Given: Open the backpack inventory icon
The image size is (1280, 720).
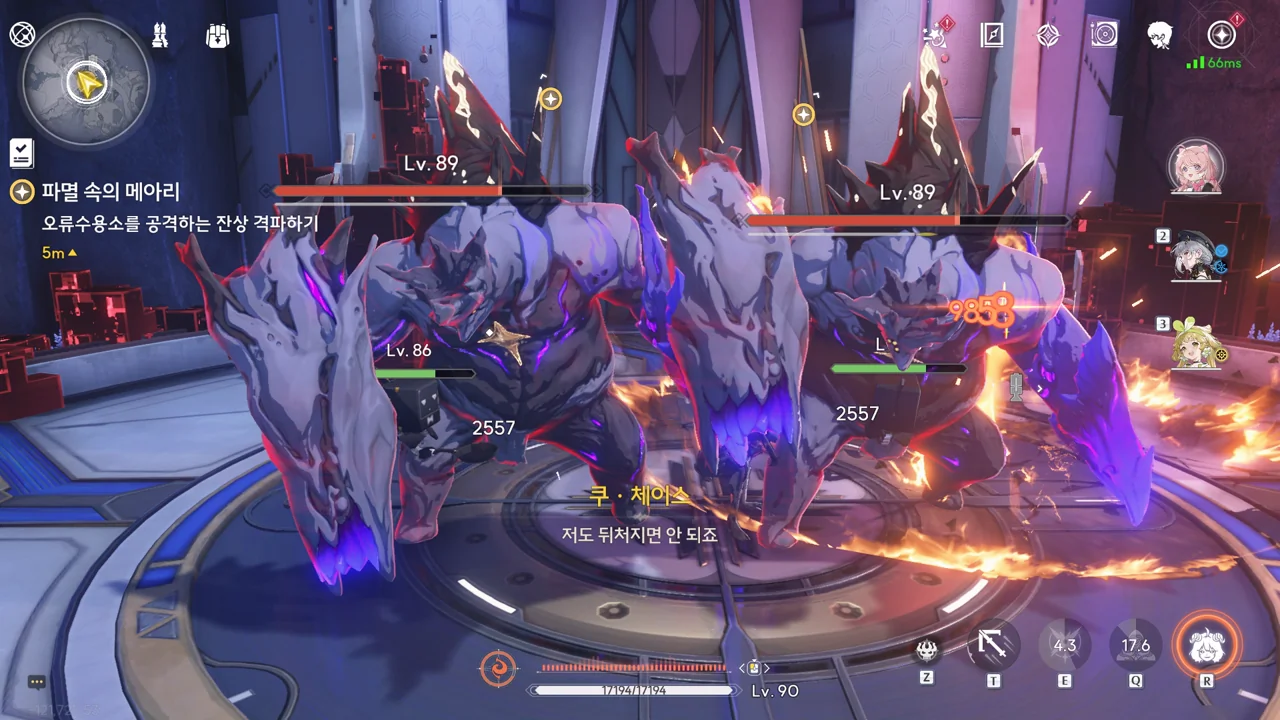Looking at the screenshot, I should [217, 36].
